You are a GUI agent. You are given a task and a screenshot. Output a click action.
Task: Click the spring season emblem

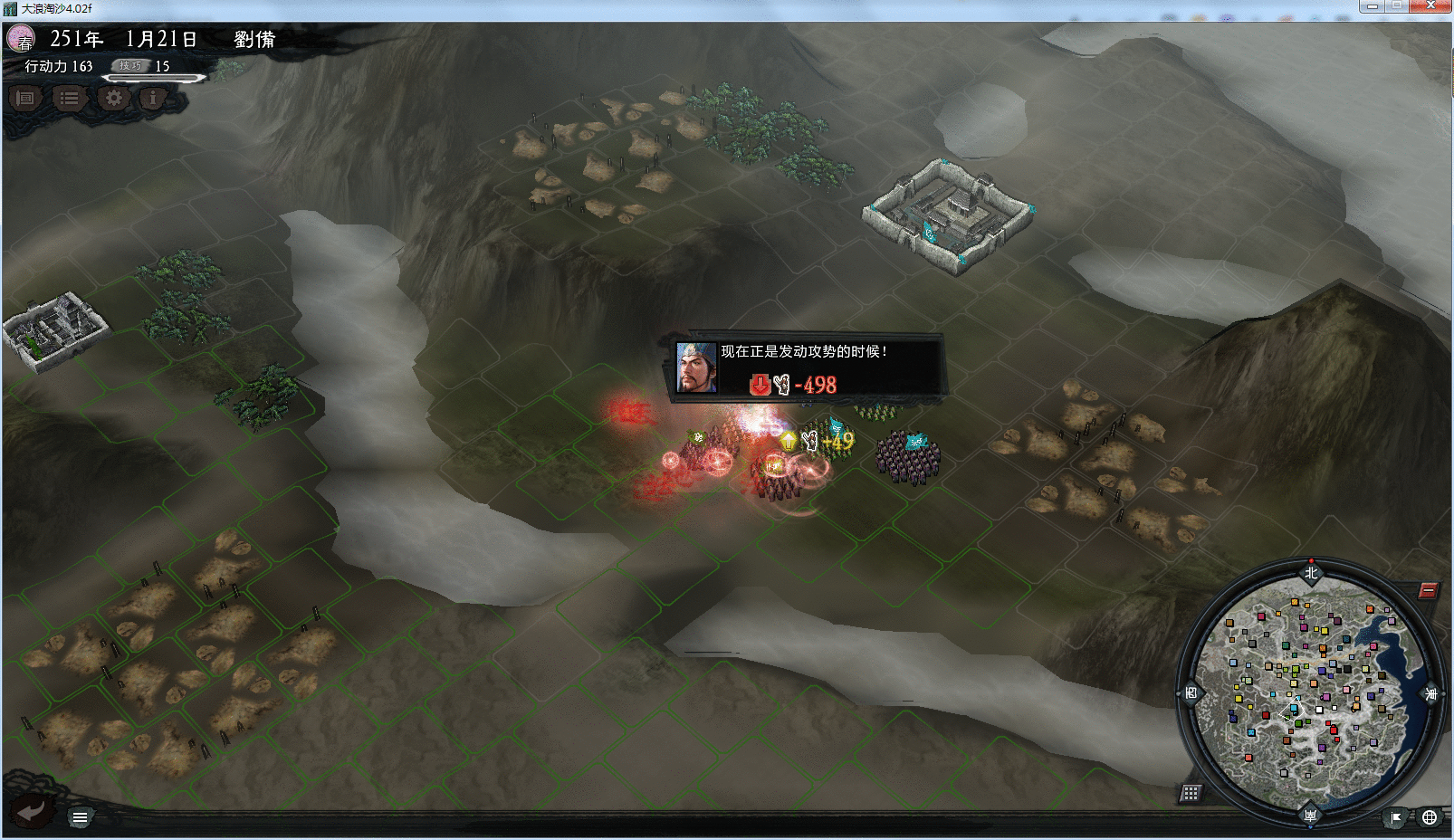tap(21, 39)
